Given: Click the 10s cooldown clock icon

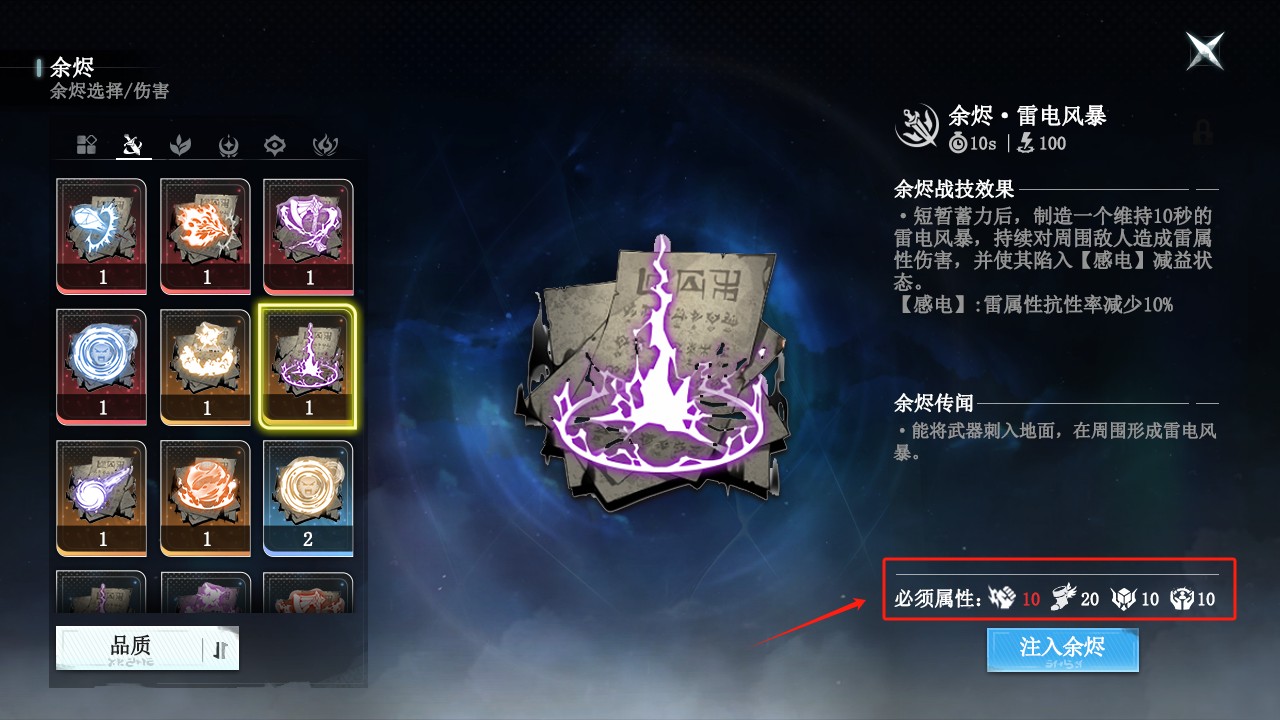Looking at the screenshot, I should [x=957, y=142].
